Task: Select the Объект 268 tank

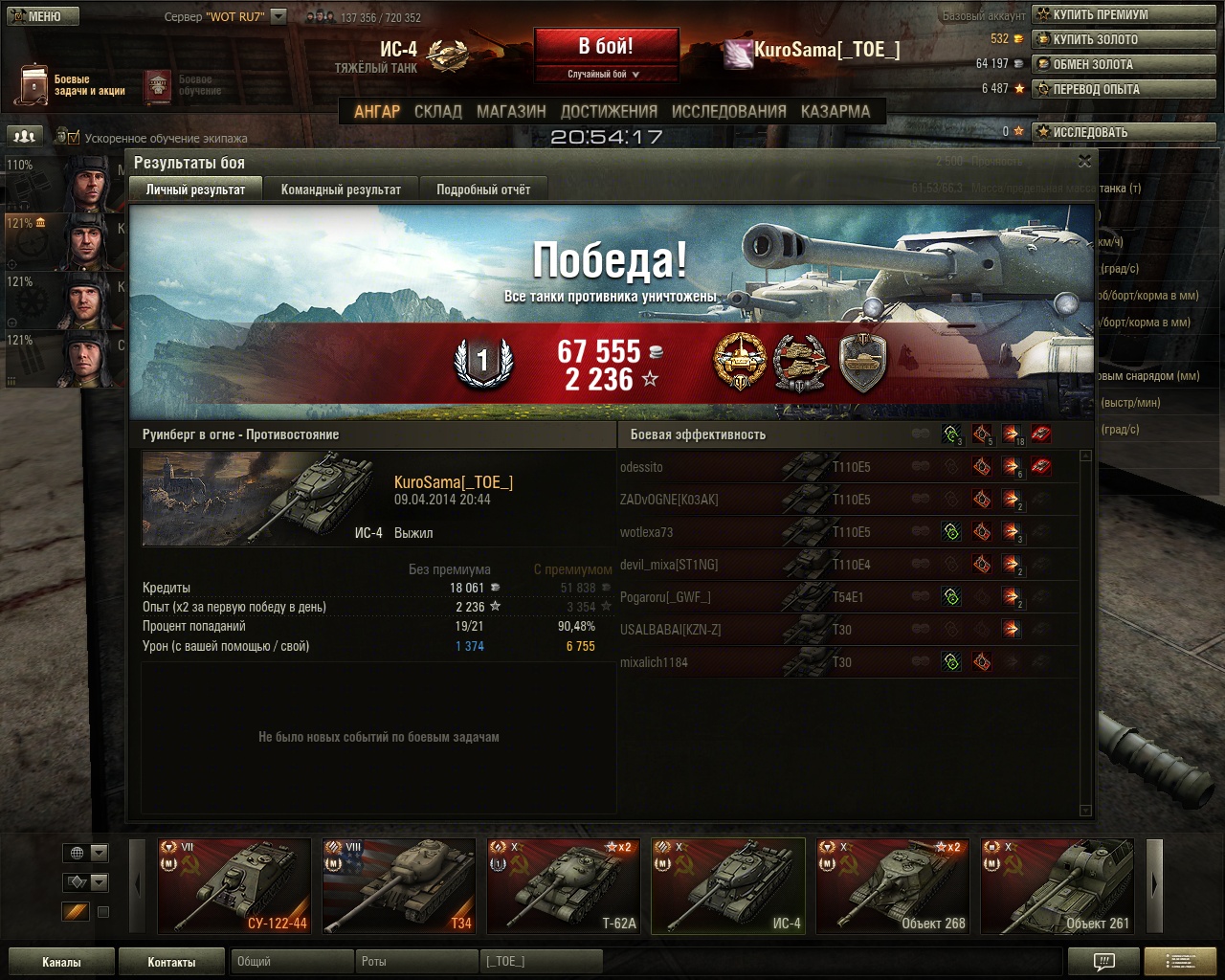Action: click(x=892, y=885)
